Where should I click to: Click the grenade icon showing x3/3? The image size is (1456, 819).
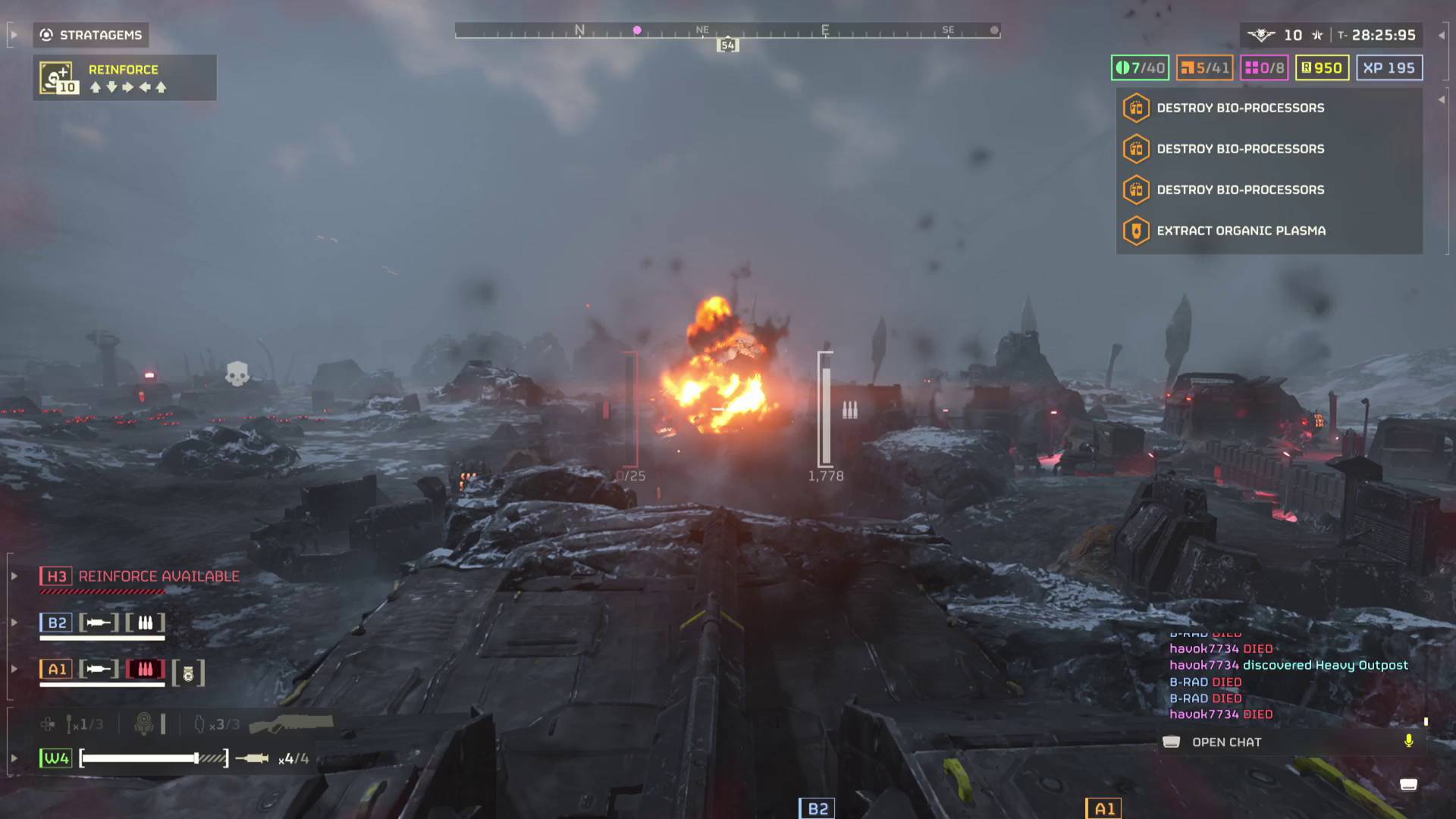[x=201, y=723]
